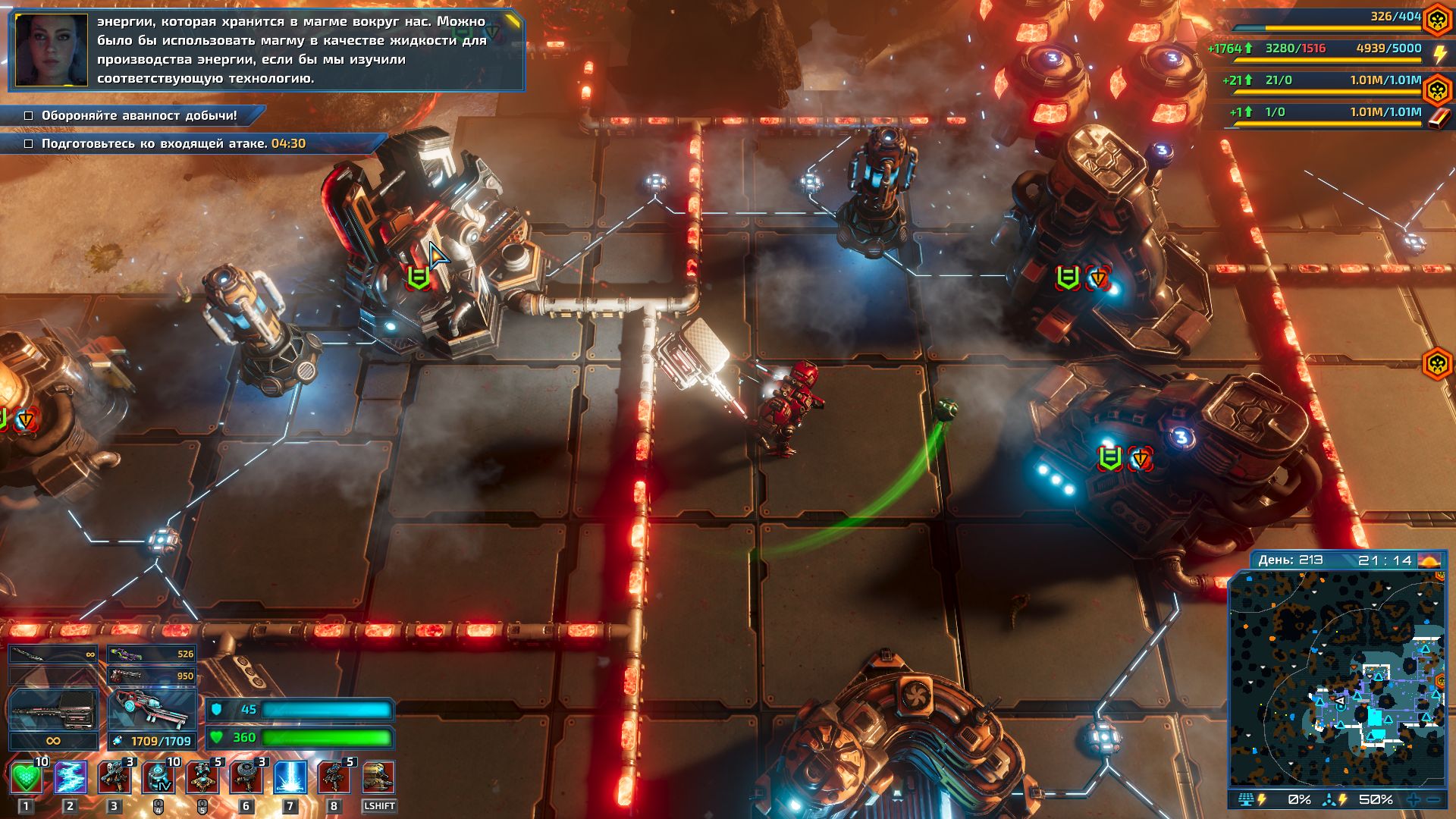
Task: Zoom out the minimap with the minus button
Action: 1433,800
